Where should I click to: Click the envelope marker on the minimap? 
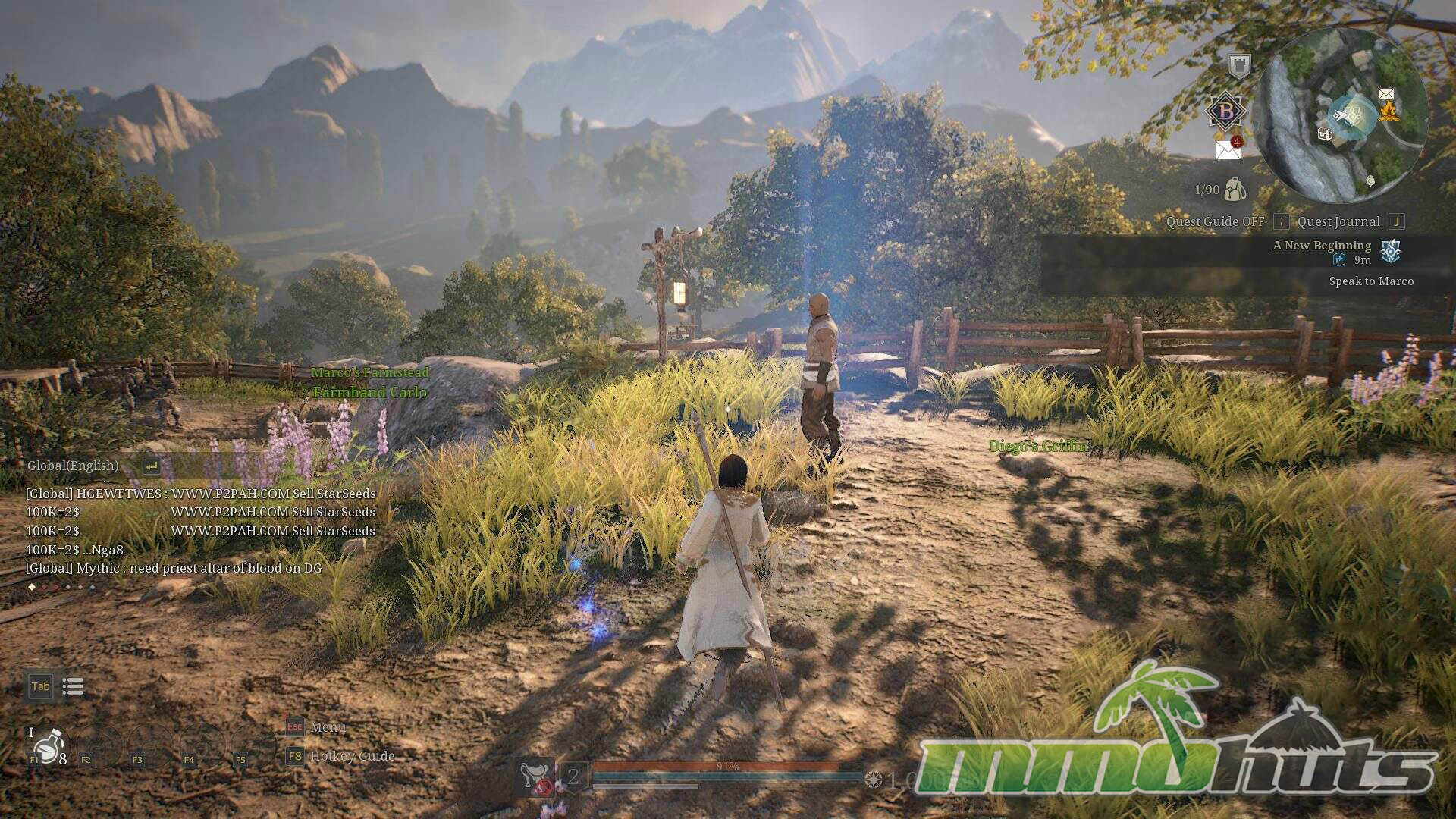[x=1386, y=94]
